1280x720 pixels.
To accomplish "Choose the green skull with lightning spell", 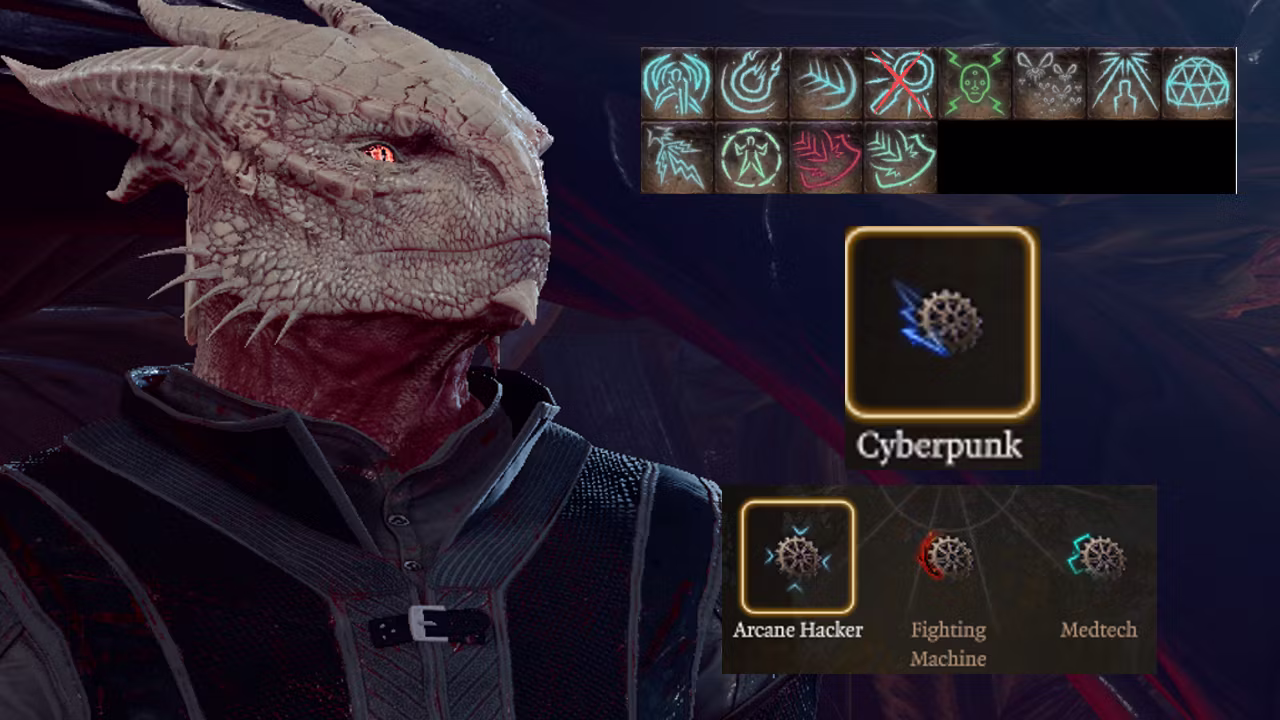I will tap(975, 83).
